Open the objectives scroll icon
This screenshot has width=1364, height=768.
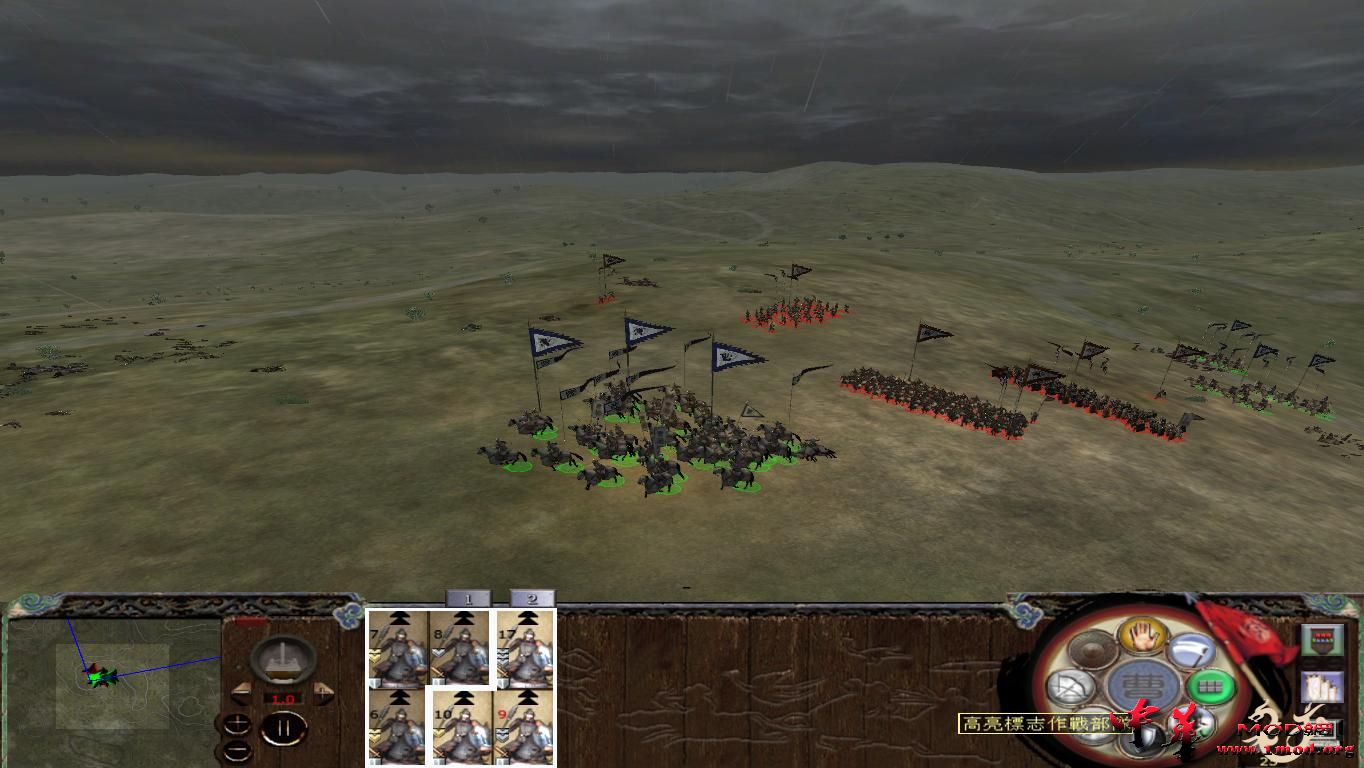coord(1323,685)
